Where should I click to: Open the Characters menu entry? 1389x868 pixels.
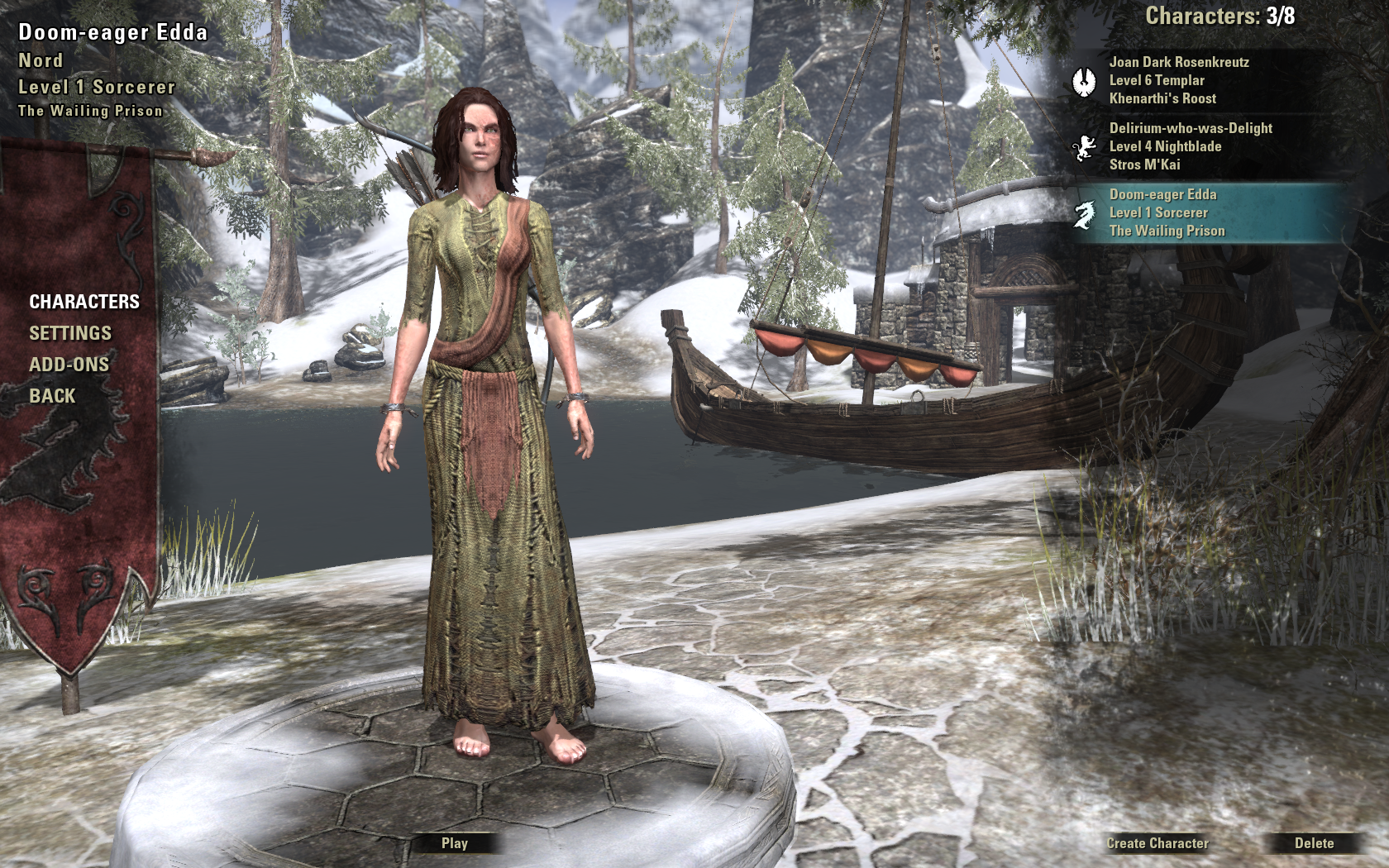coord(84,302)
